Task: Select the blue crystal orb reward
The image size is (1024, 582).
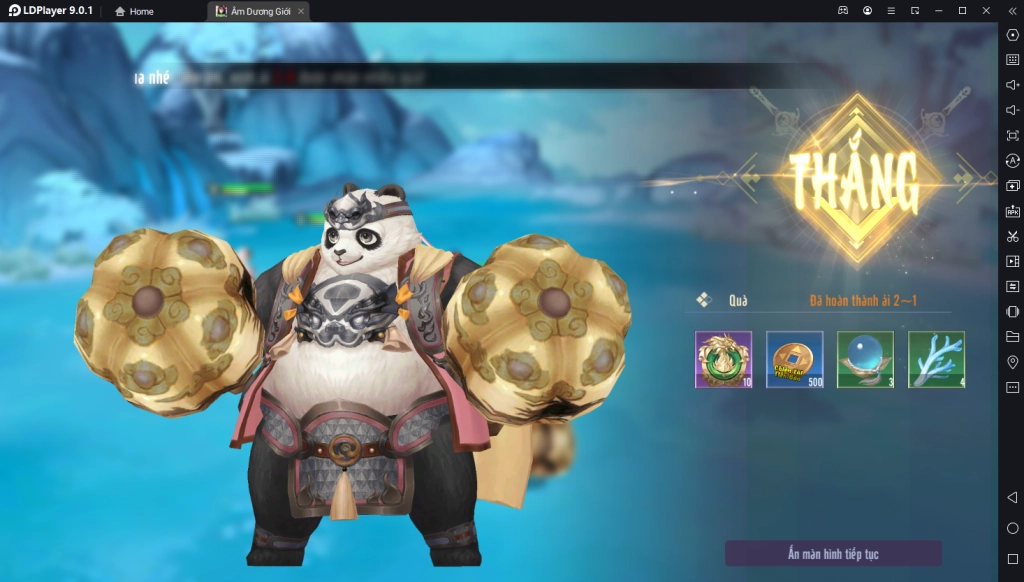Action: pos(865,359)
